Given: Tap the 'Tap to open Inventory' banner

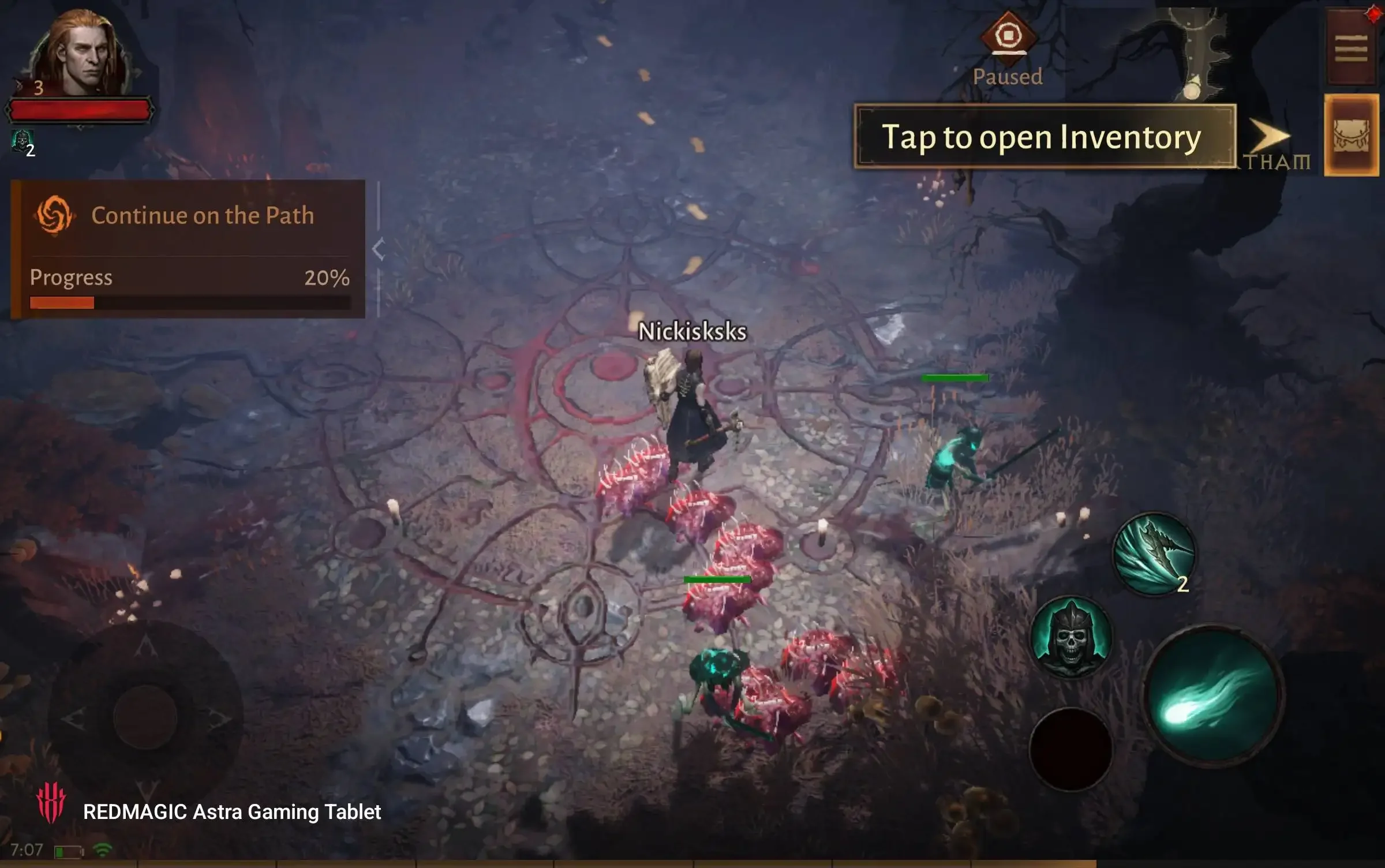Looking at the screenshot, I should (1045, 137).
